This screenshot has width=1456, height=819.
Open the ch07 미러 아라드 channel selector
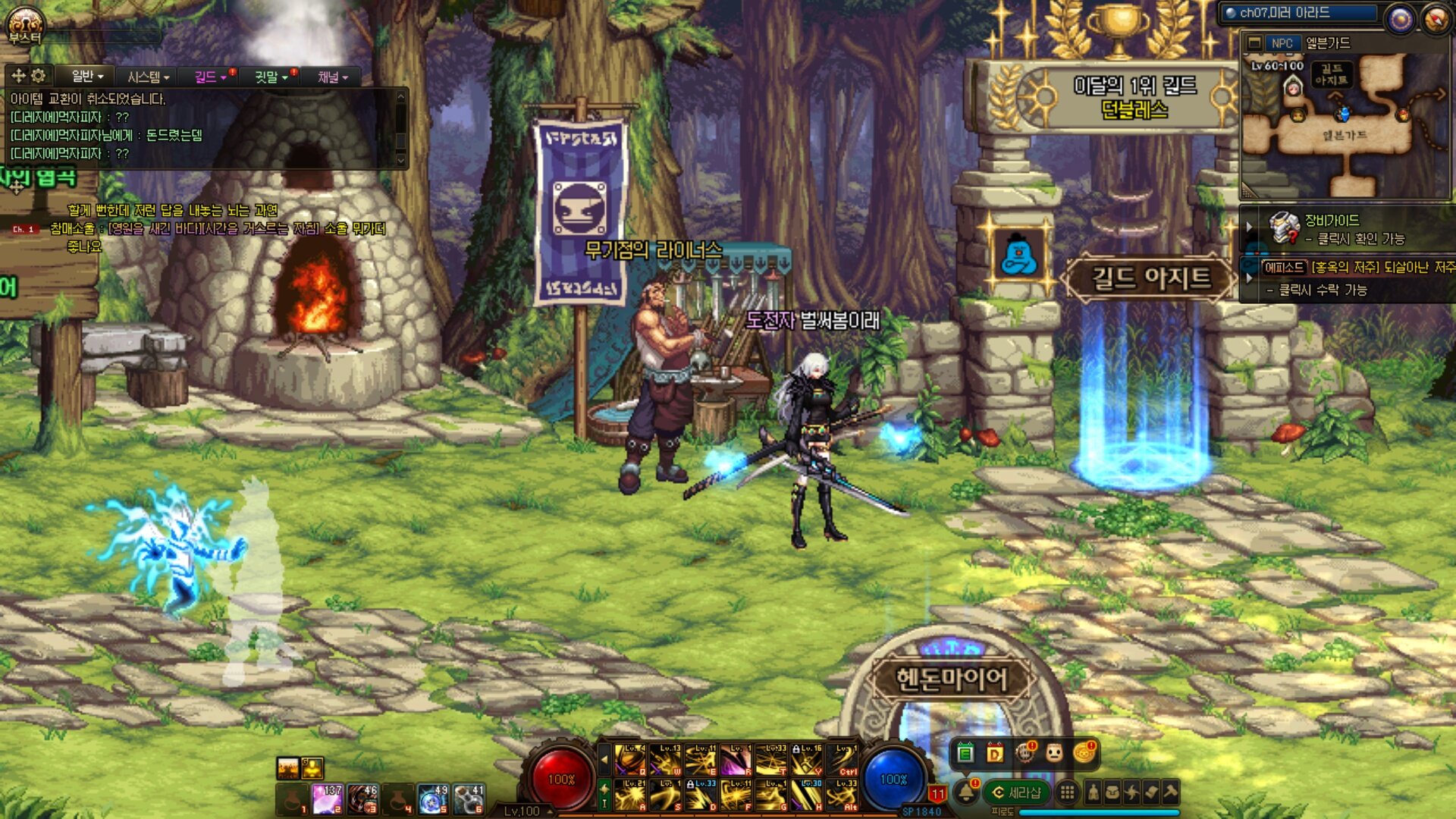(1298, 13)
